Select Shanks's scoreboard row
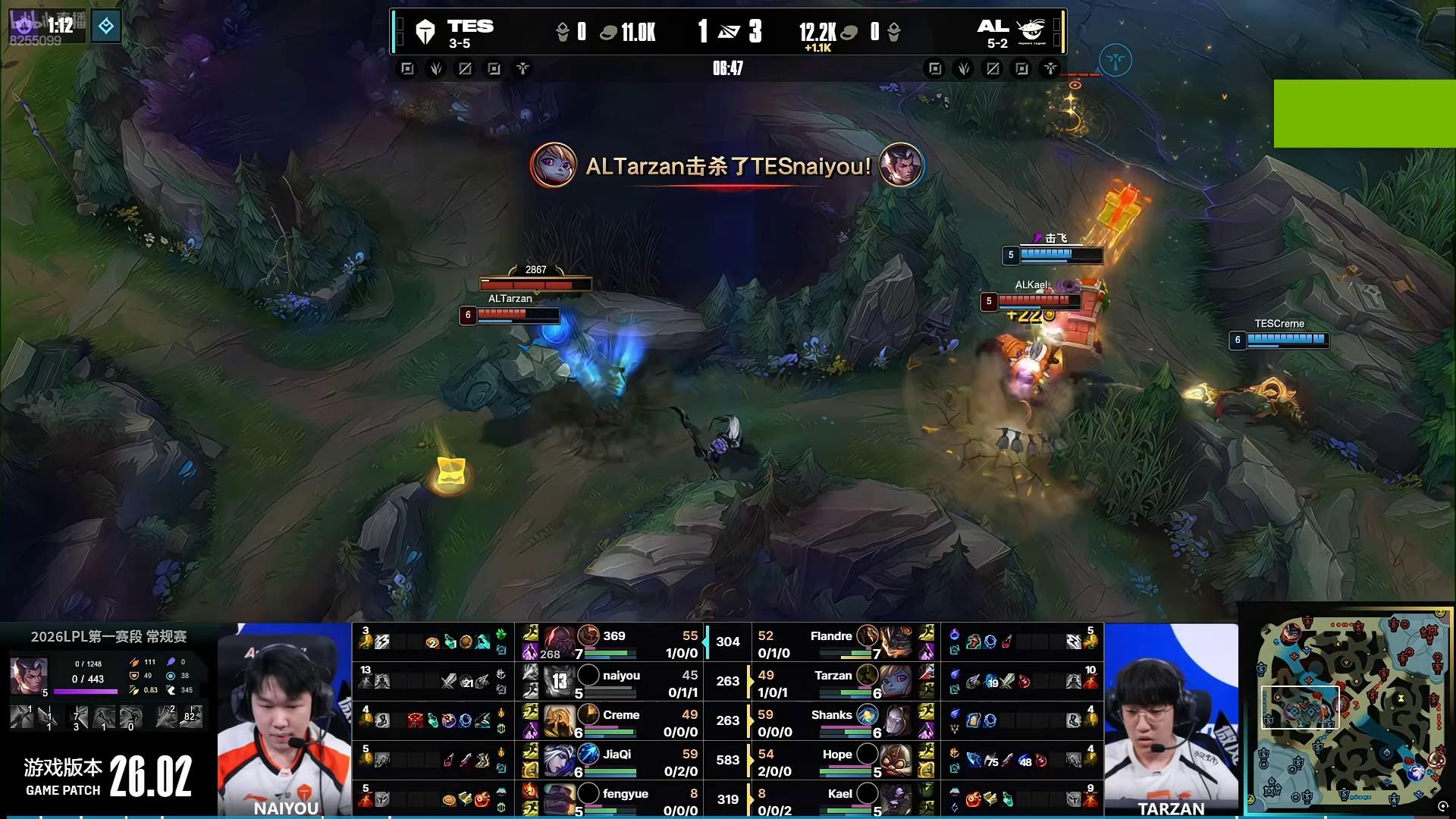The width and height of the screenshot is (1456, 819). coord(834,722)
